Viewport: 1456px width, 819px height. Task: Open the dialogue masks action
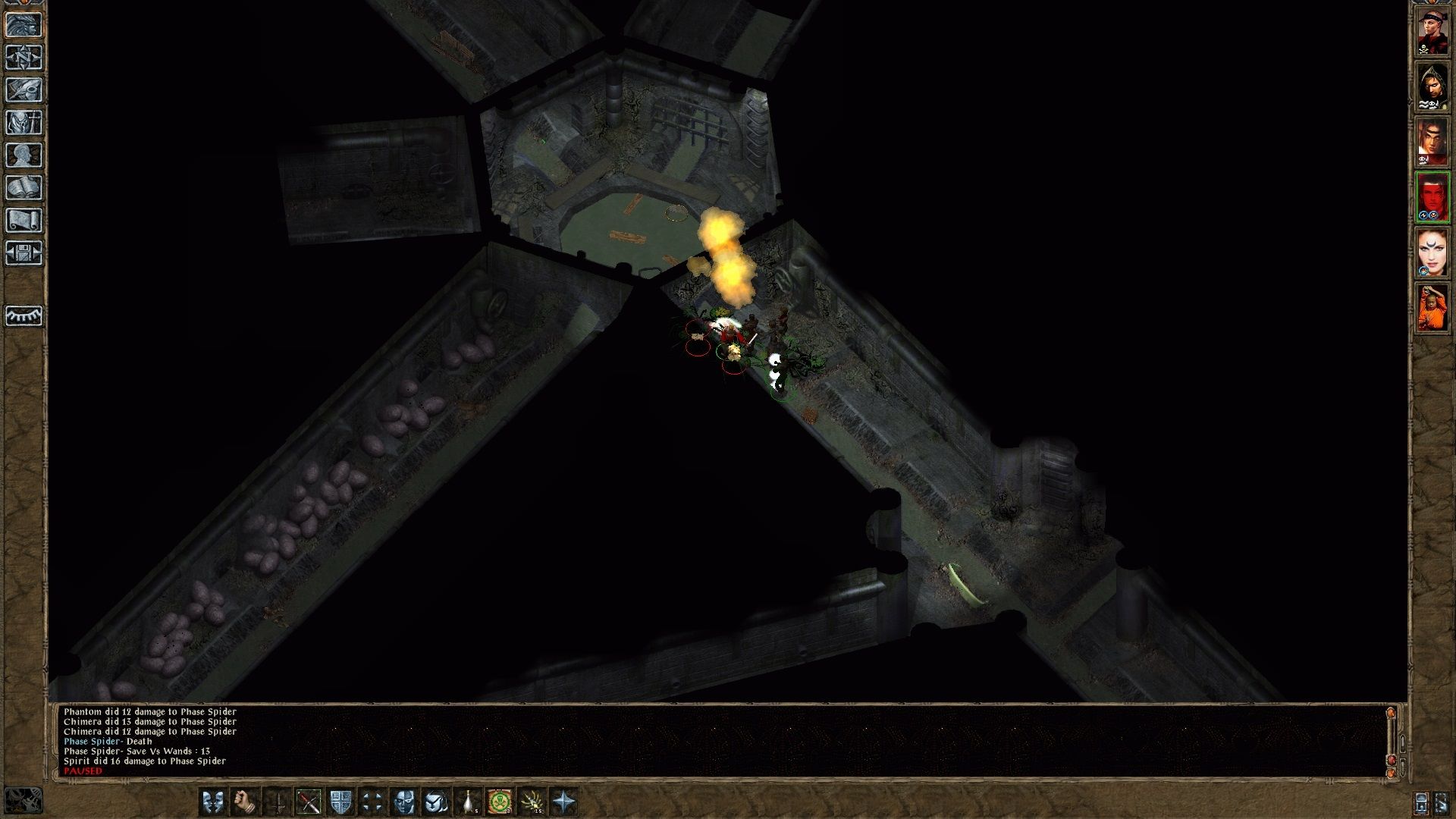click(212, 802)
